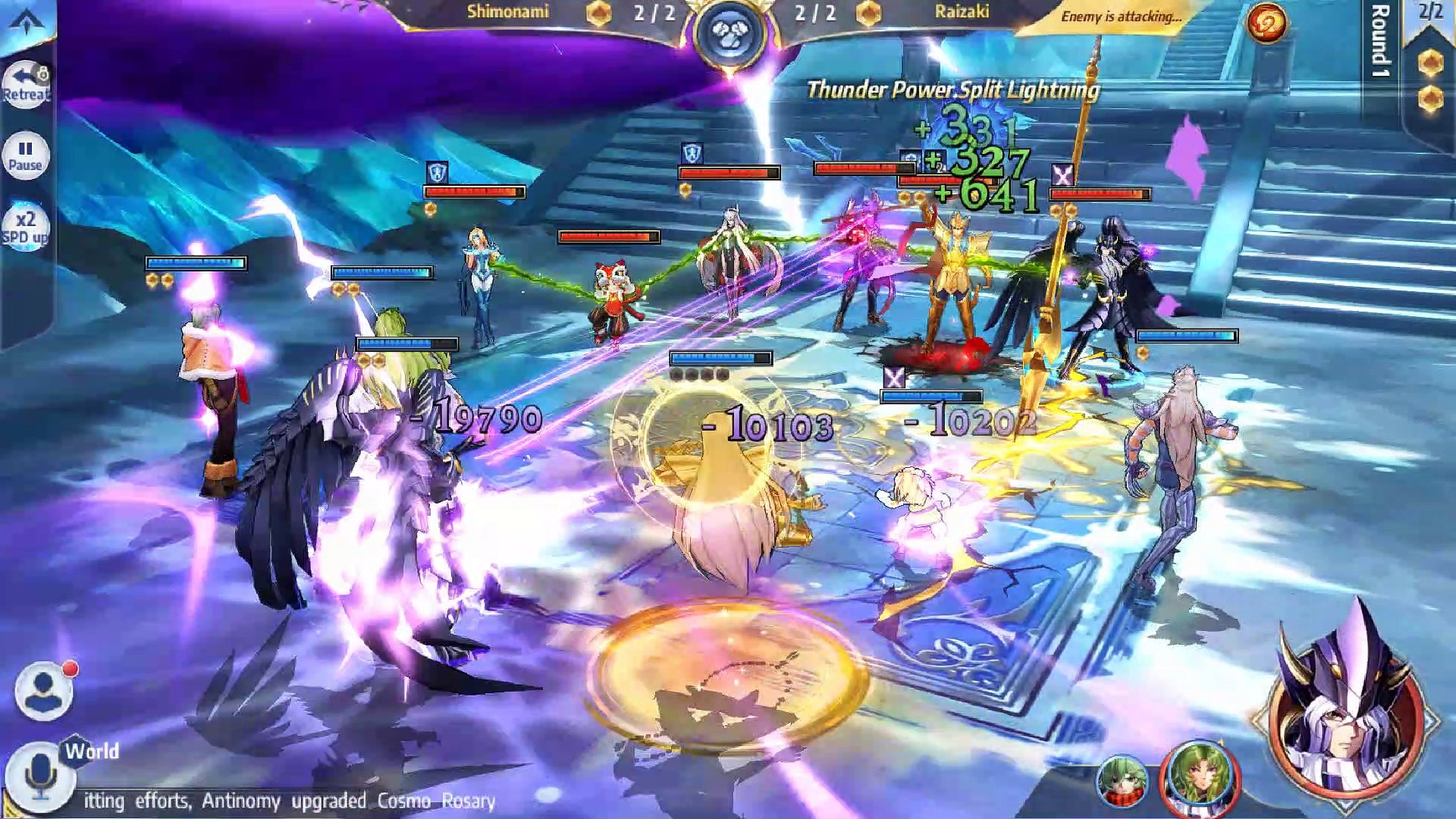Image resolution: width=1456 pixels, height=819 pixels.
Task: Open the scrolling chat message bar
Action: [288, 801]
